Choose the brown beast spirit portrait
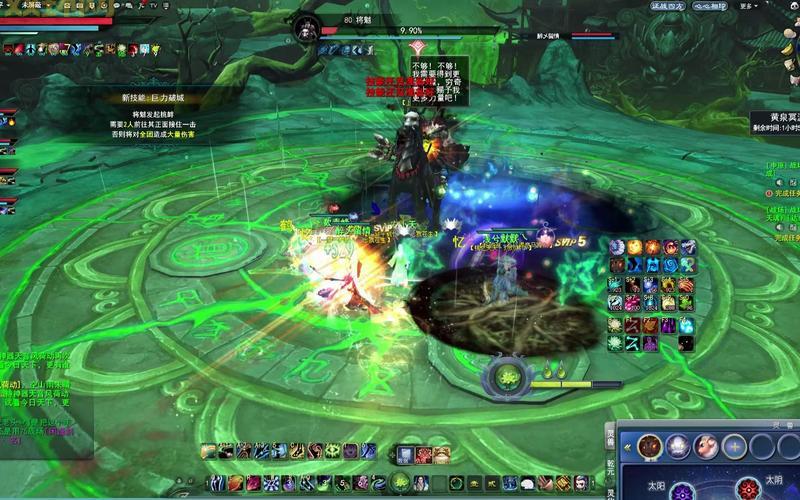 (x=648, y=445)
